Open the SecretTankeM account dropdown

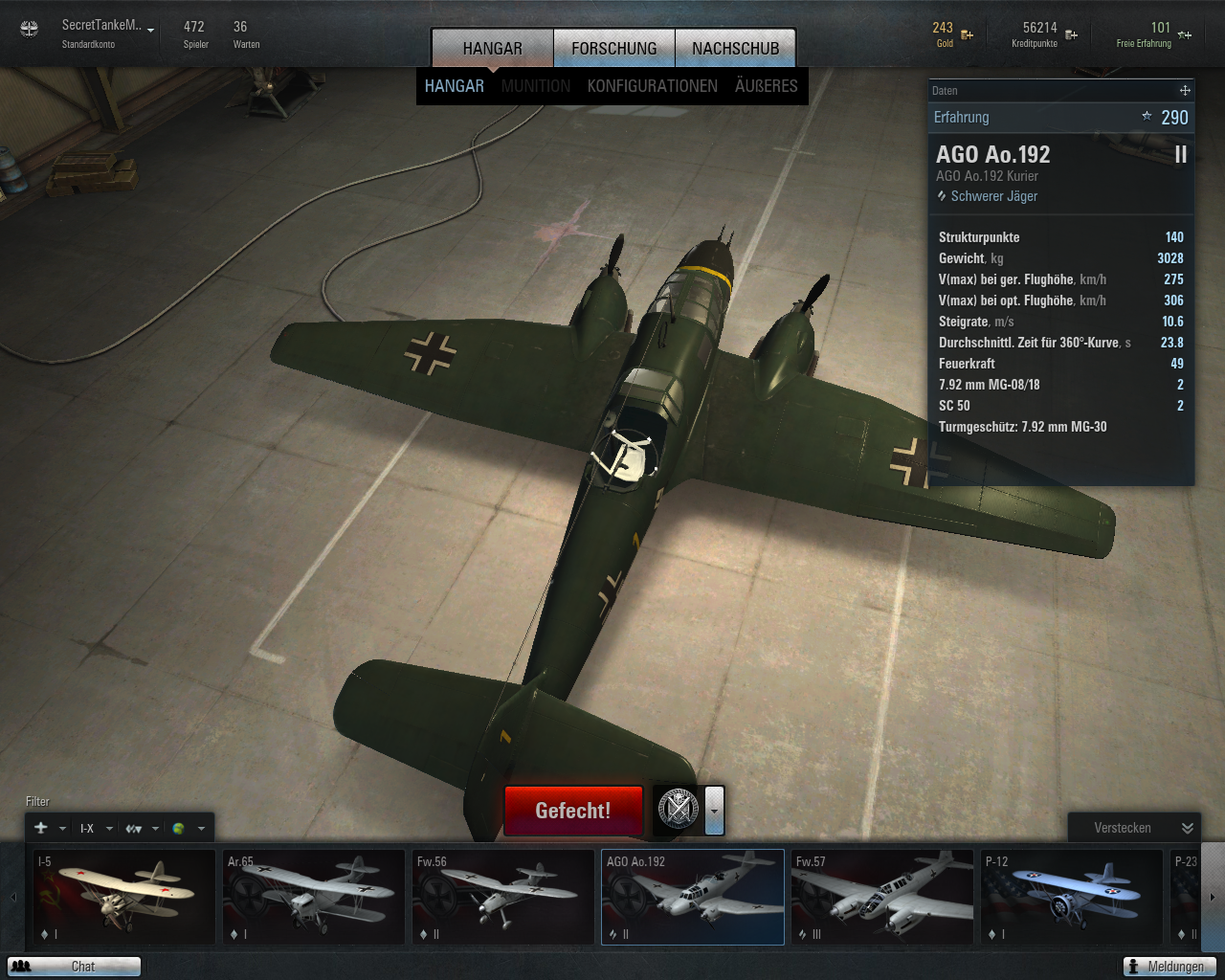[150, 31]
